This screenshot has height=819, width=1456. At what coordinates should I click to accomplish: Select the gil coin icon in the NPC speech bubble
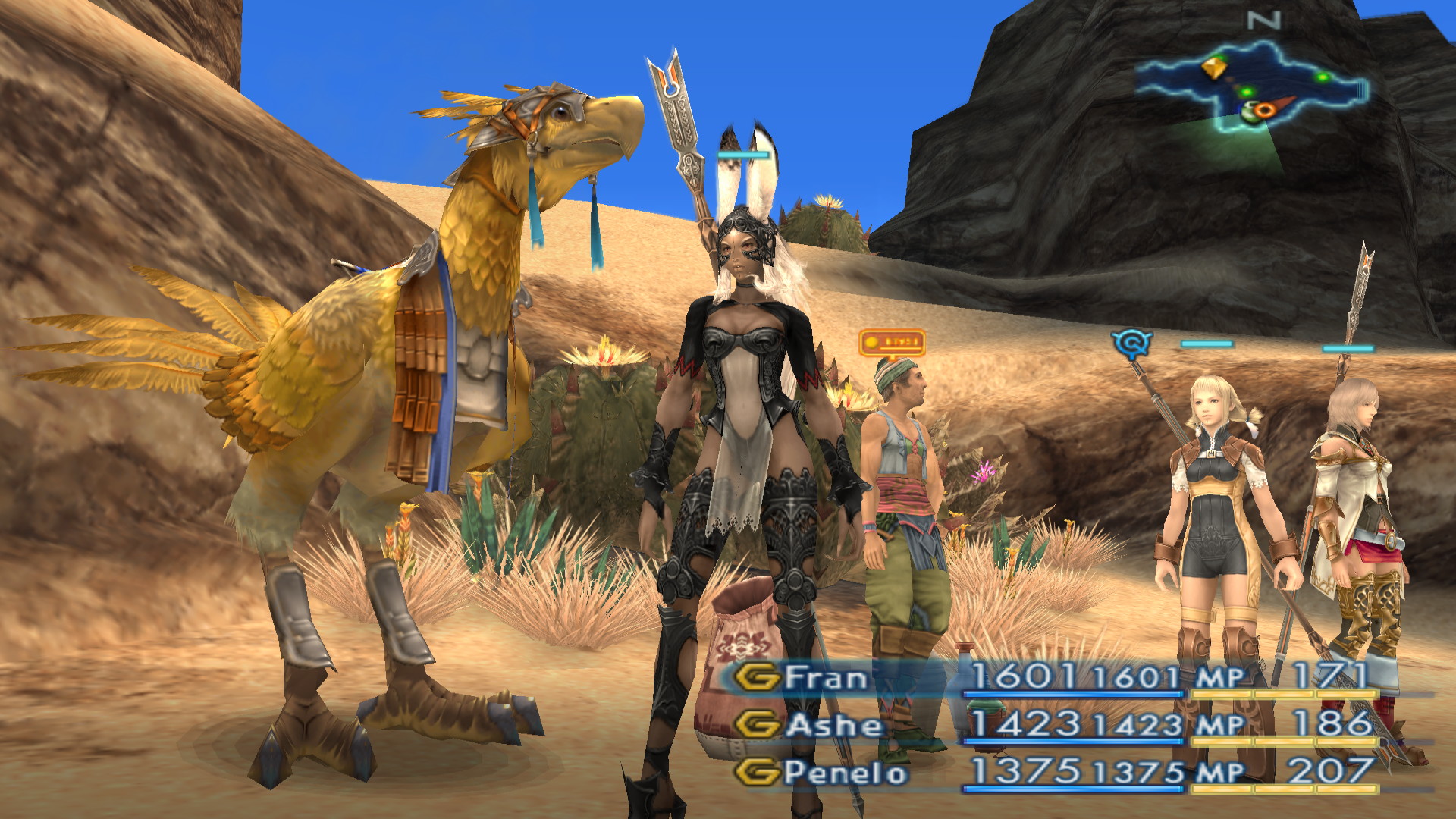click(871, 342)
